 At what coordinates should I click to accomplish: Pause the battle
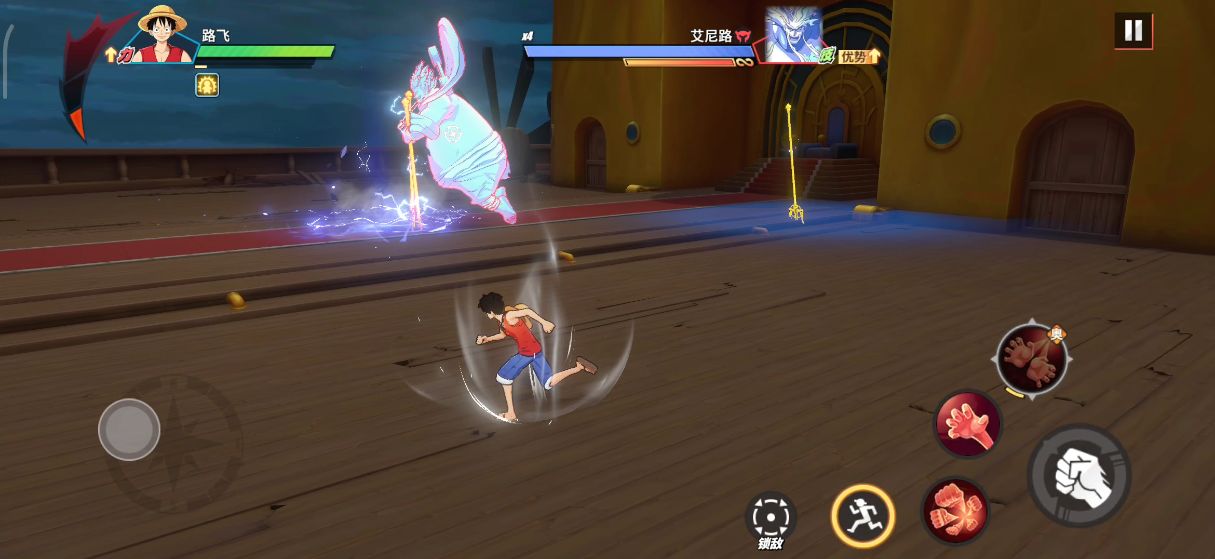(1133, 31)
